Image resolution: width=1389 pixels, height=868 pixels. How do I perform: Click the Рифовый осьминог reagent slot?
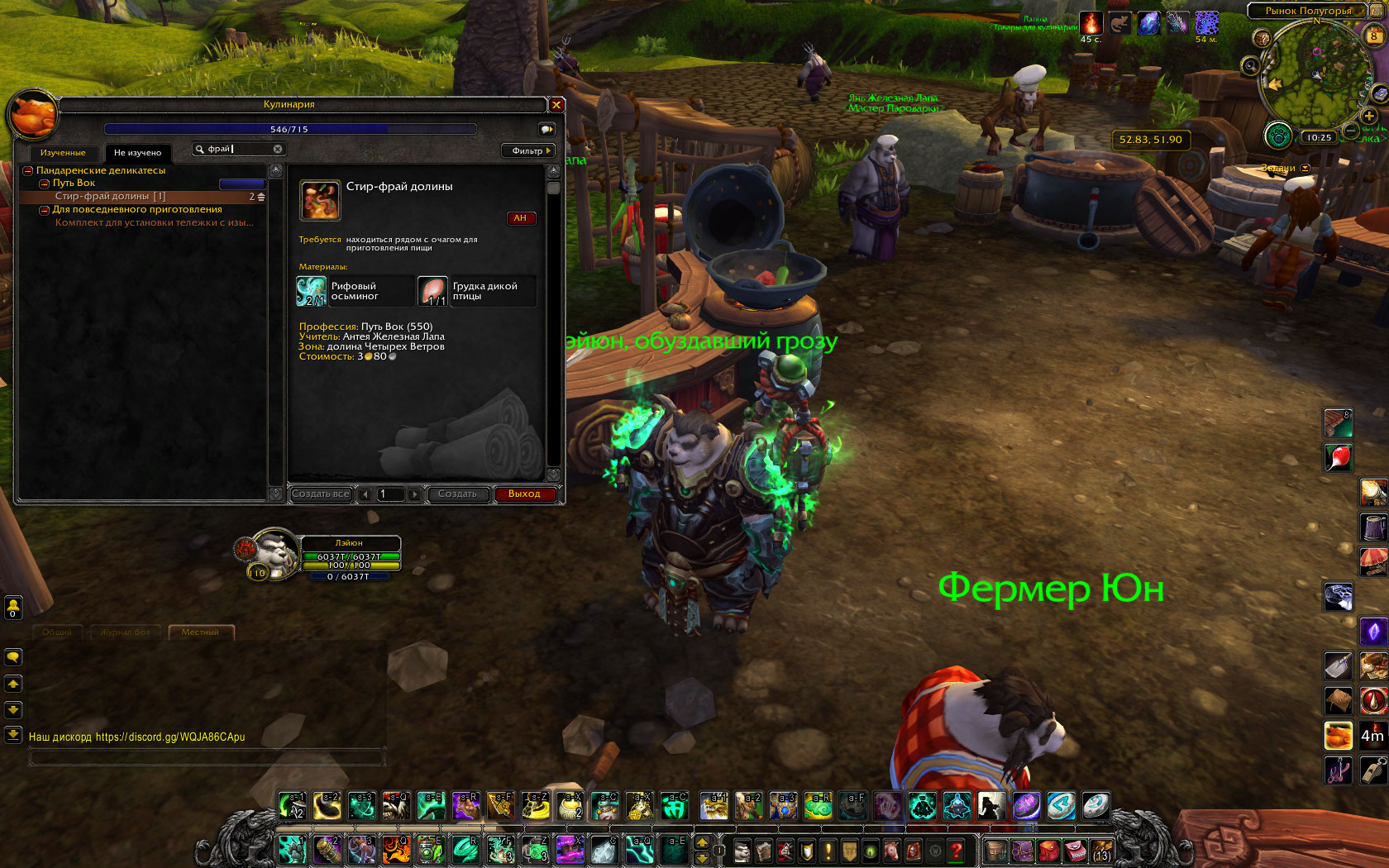point(312,291)
